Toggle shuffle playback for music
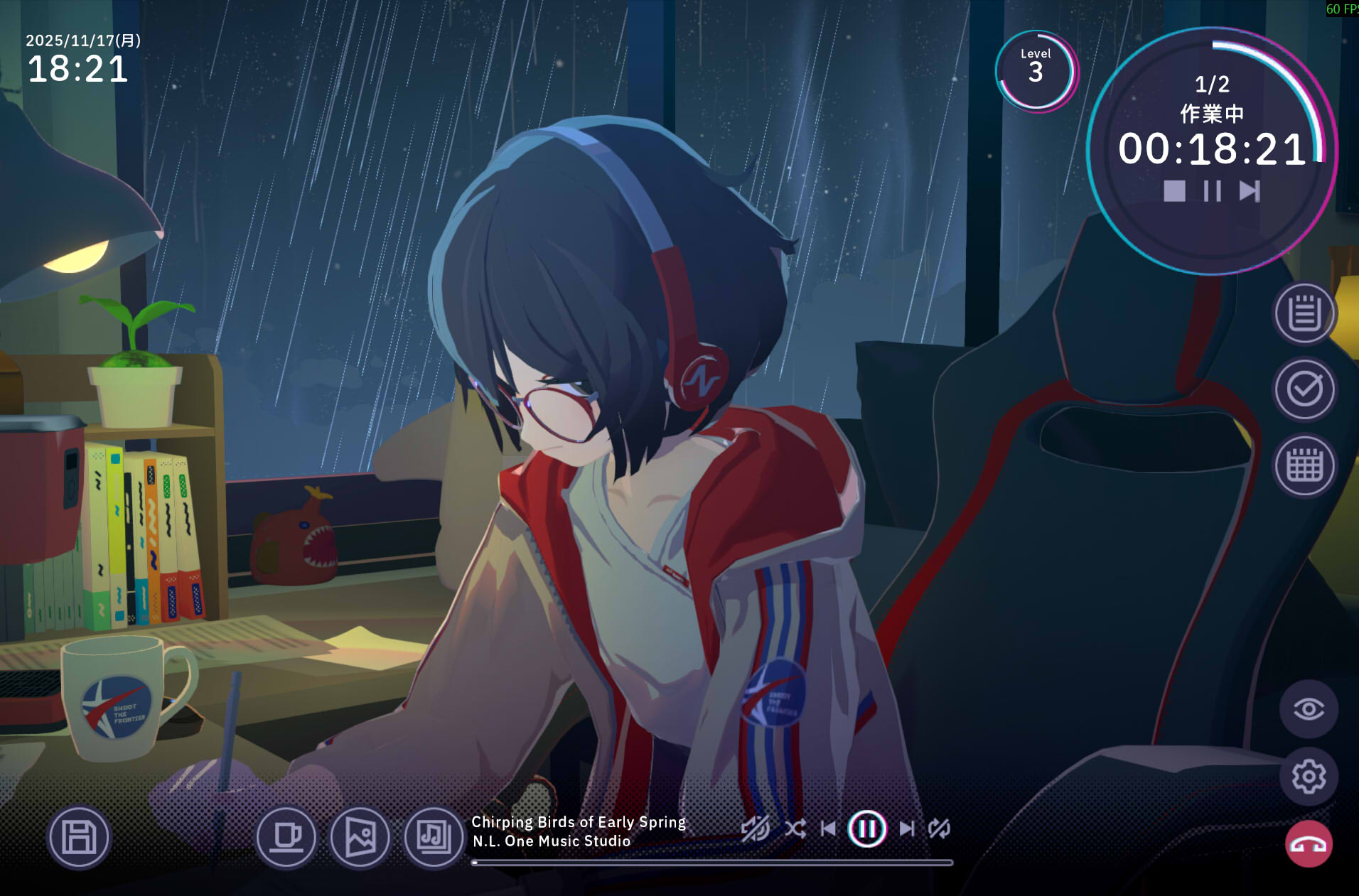 pos(795,828)
